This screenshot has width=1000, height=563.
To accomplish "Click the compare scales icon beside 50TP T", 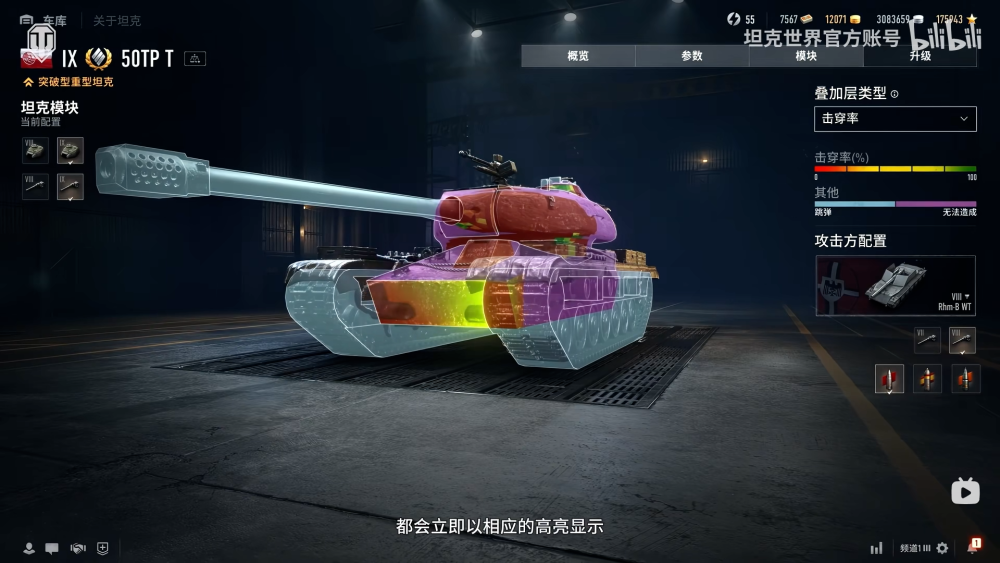I will click(x=195, y=58).
